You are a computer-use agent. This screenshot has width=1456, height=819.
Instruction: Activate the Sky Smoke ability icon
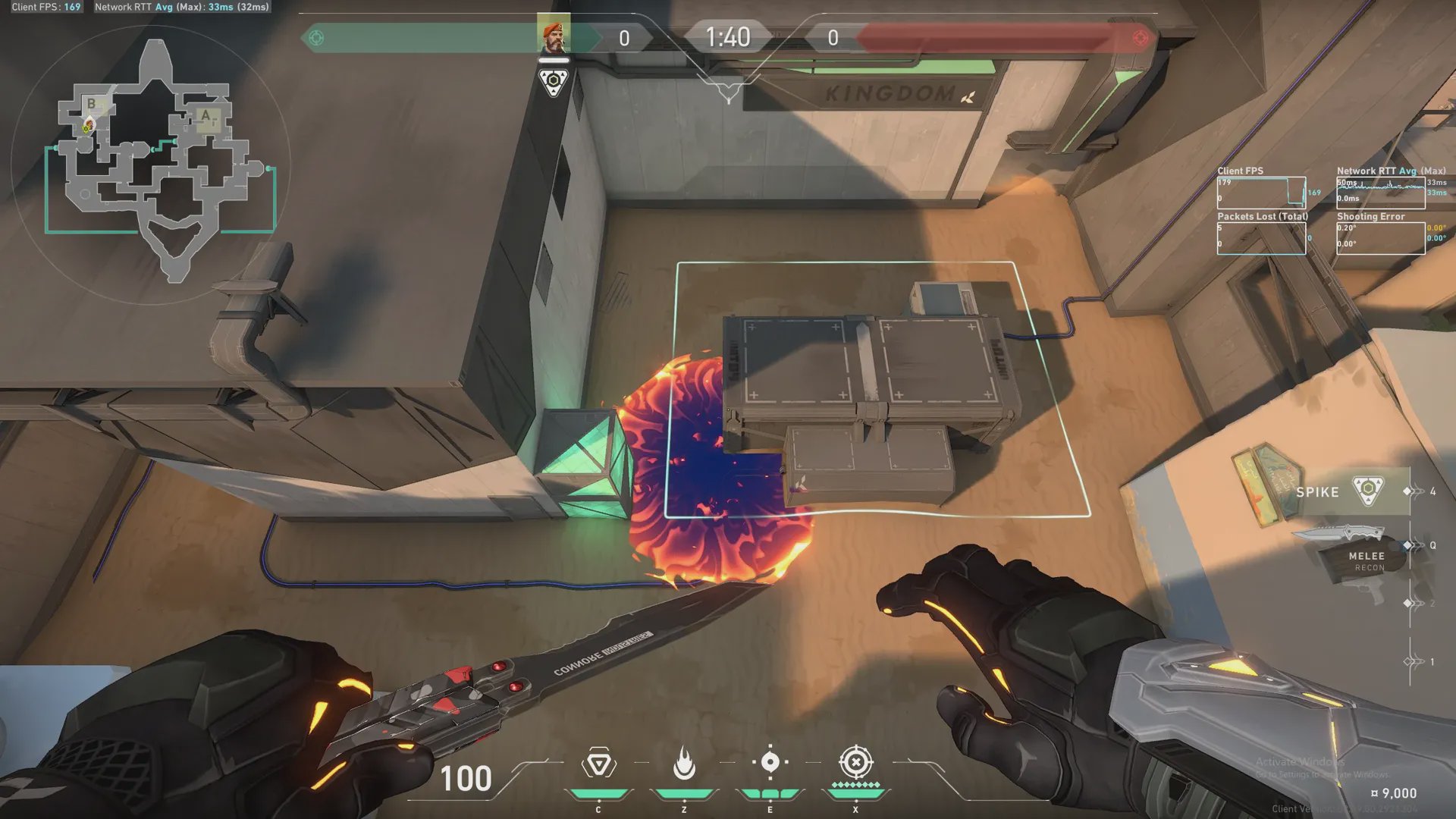click(x=770, y=763)
